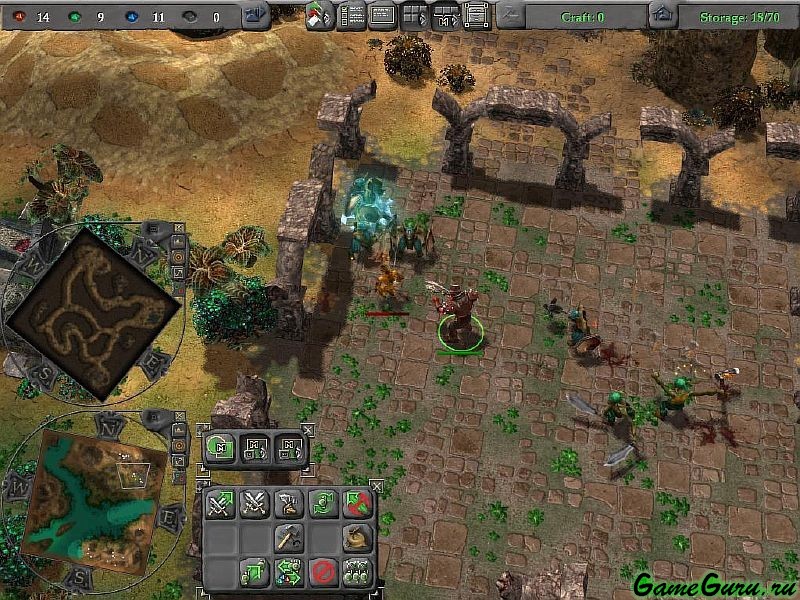Select the treasure sack command icon

tap(356, 538)
